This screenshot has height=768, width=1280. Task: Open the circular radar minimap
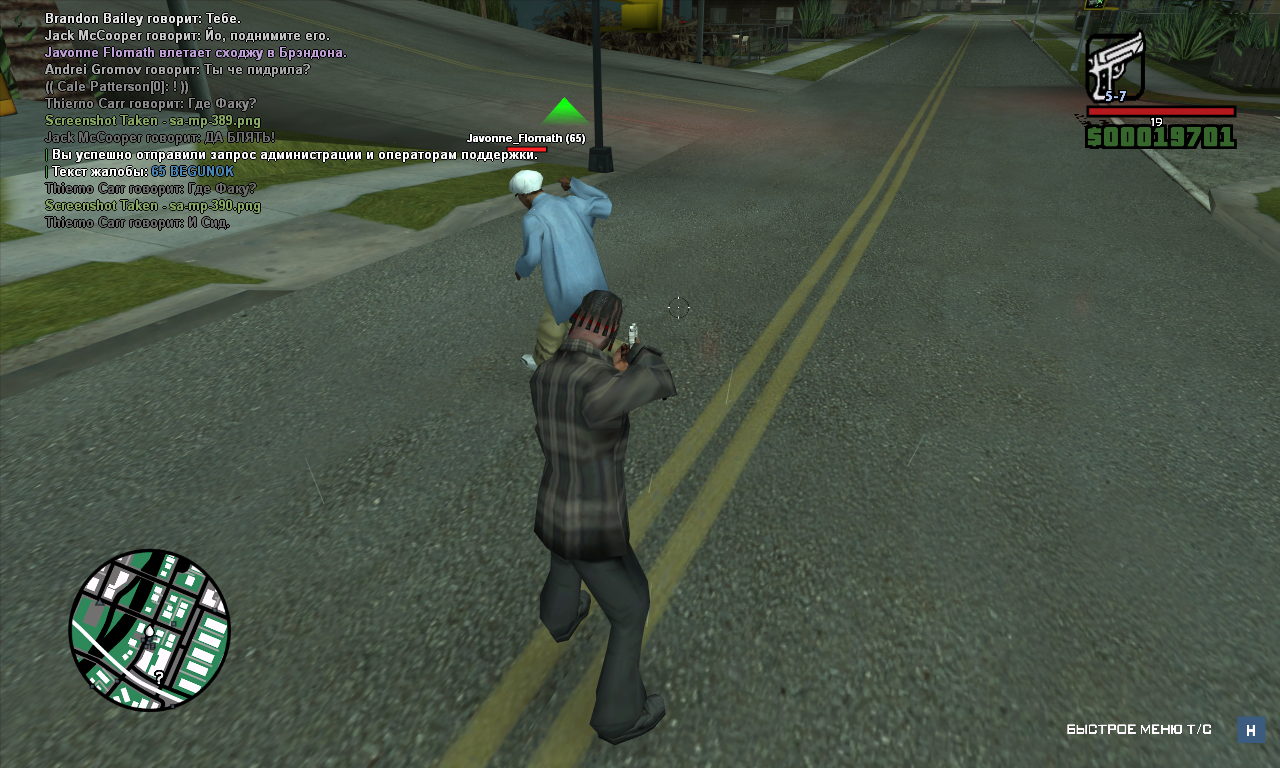[x=150, y=629]
